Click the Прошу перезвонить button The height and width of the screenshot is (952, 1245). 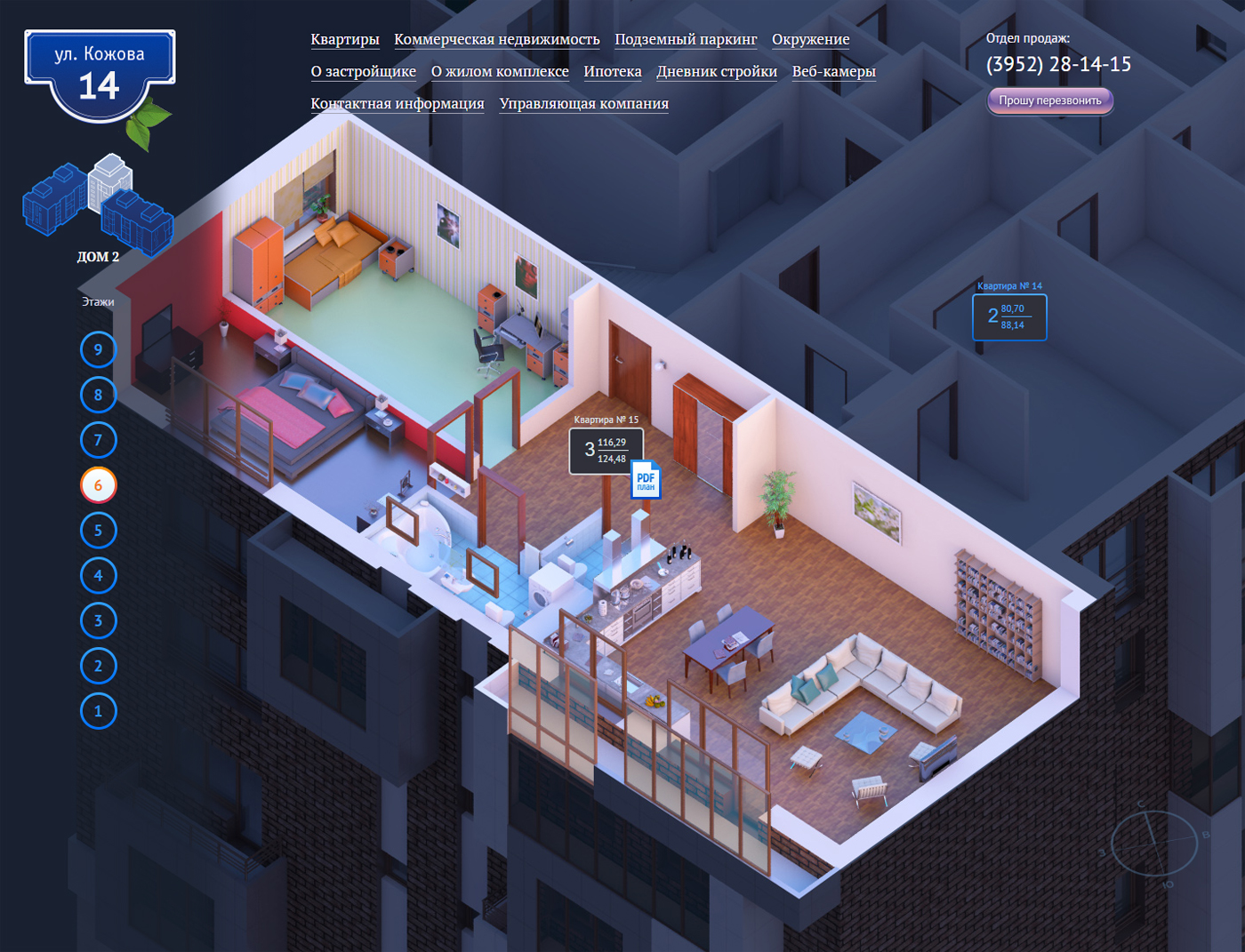1049,100
